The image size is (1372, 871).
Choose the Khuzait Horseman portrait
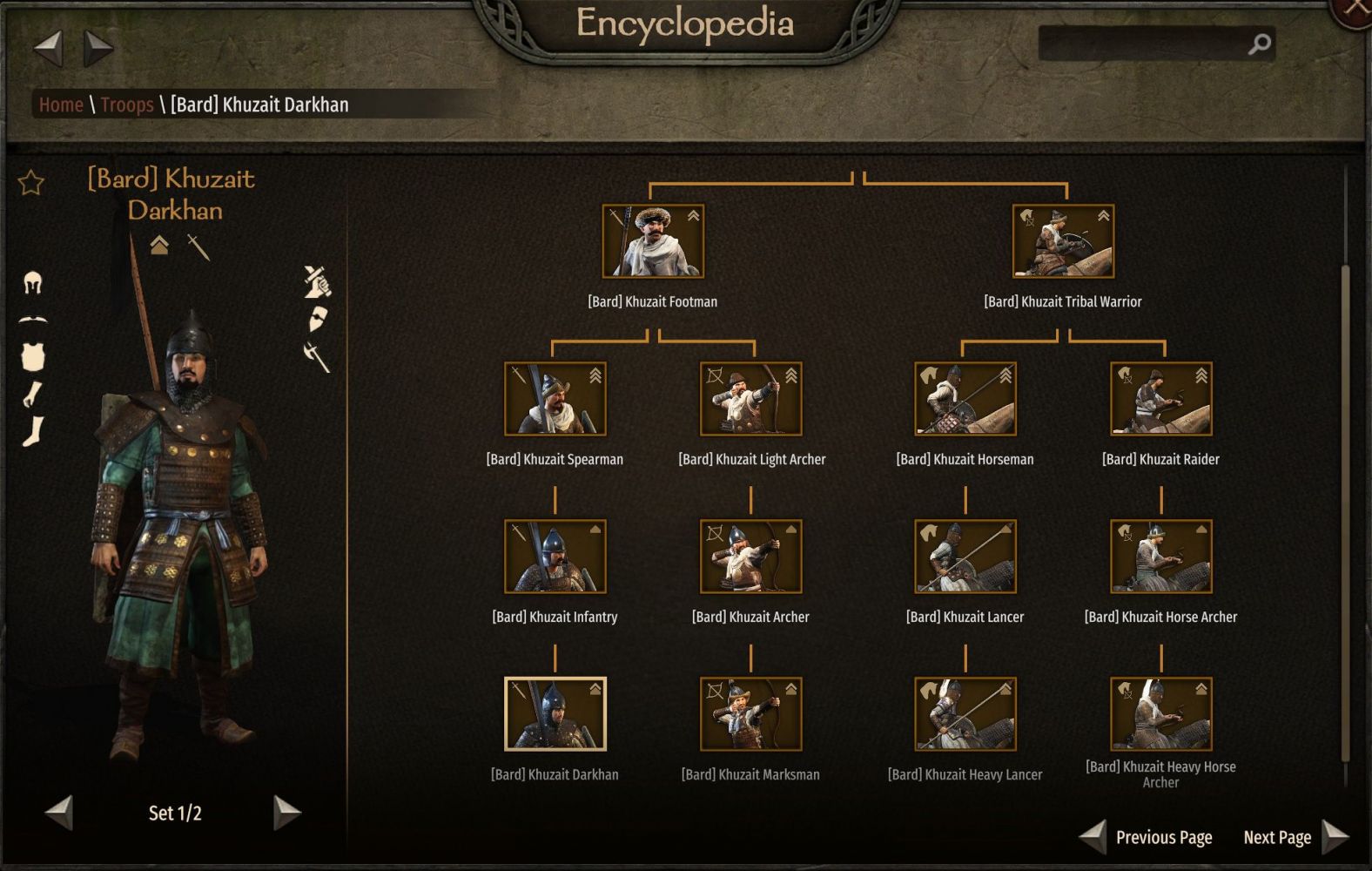965,399
